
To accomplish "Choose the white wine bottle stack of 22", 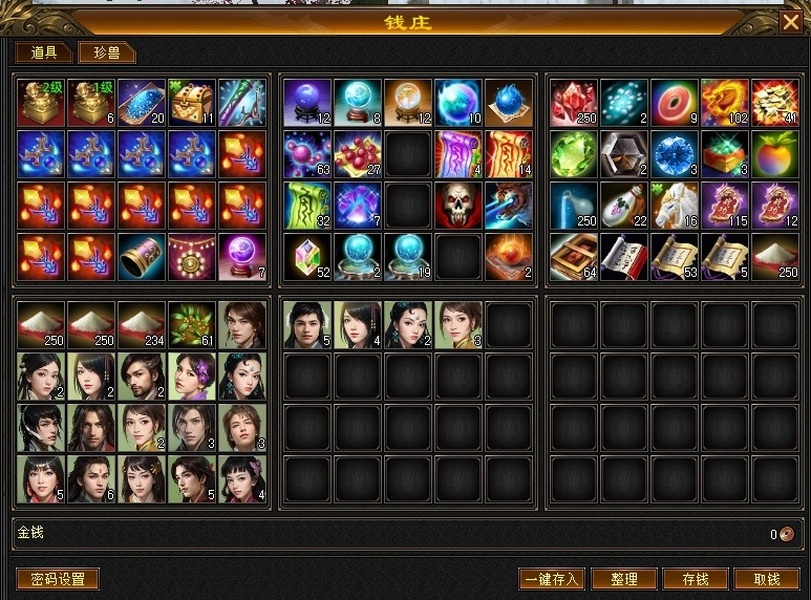I will pyautogui.click(x=625, y=205).
